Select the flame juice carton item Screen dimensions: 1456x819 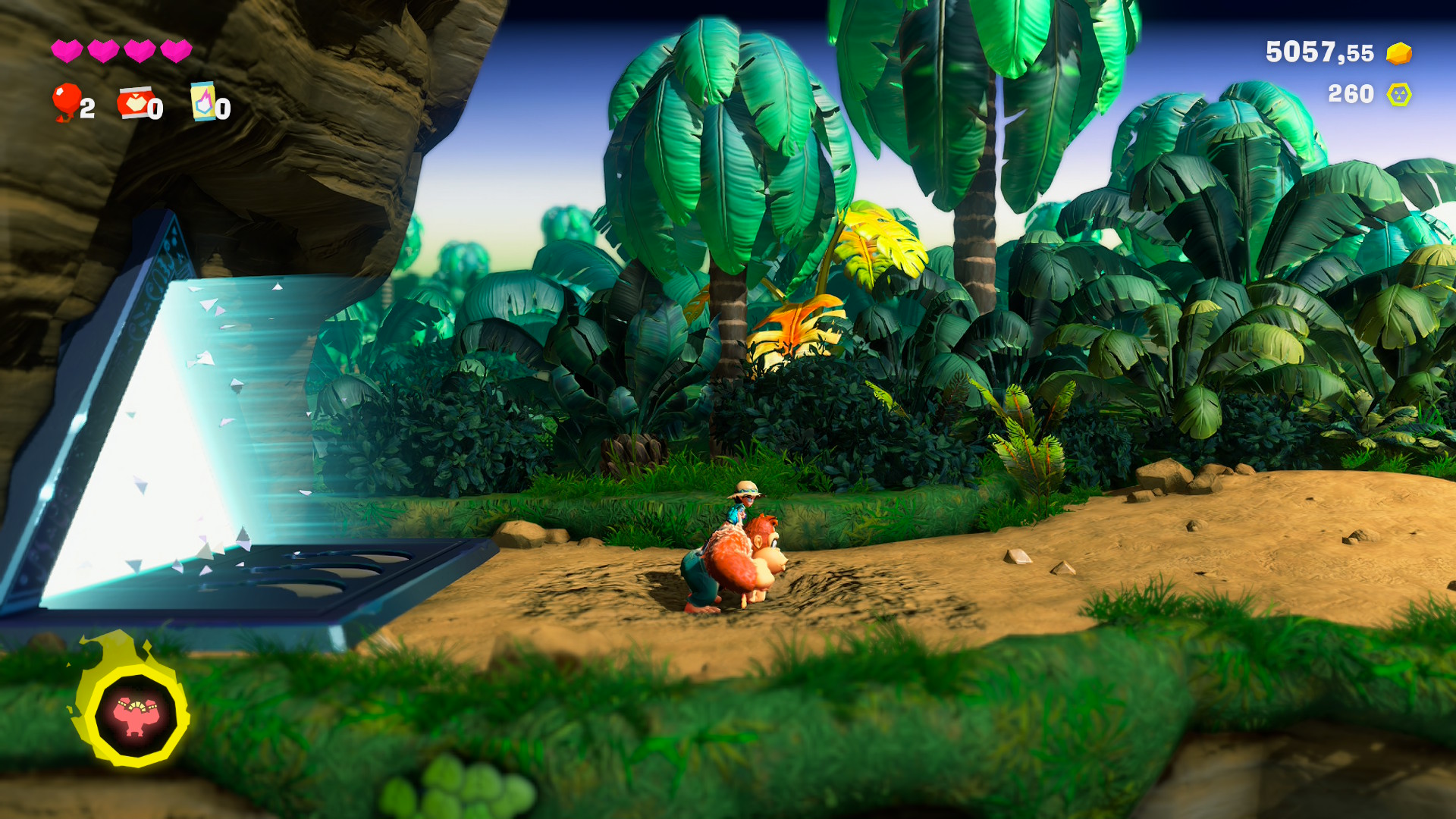pyautogui.click(x=203, y=102)
